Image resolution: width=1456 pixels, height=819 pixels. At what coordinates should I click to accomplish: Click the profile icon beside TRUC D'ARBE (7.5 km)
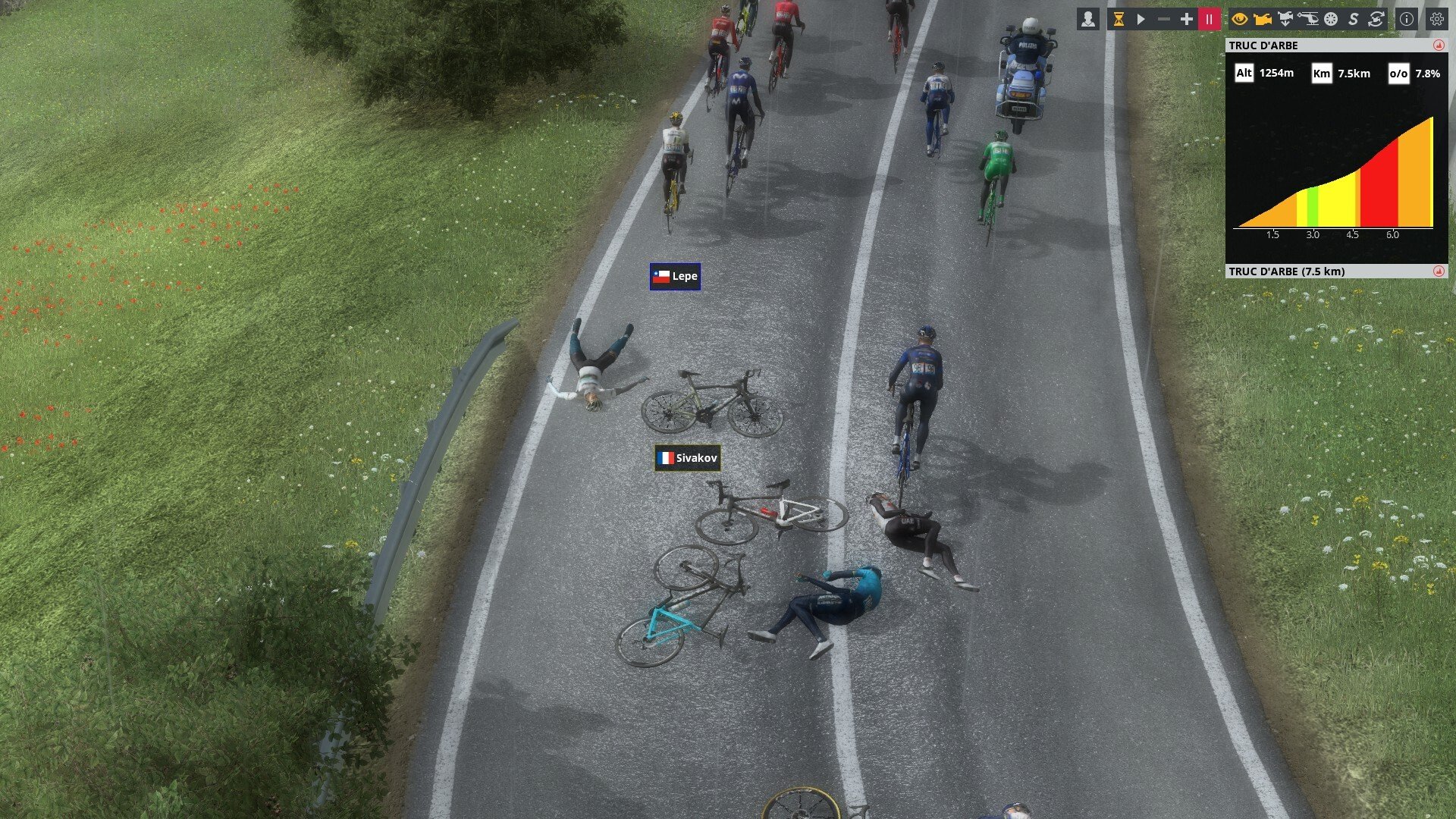coord(1439,271)
